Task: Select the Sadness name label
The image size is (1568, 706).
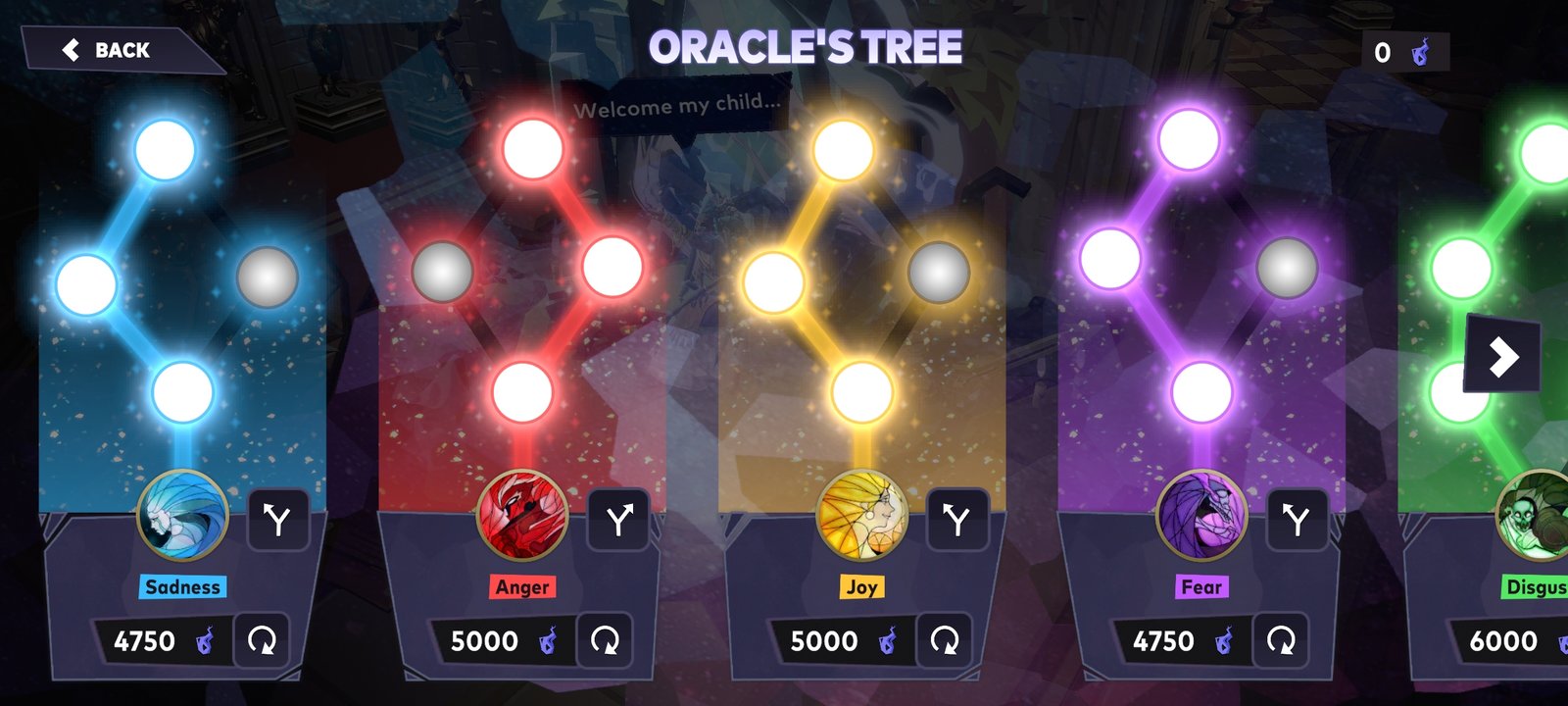Action: pos(181,586)
